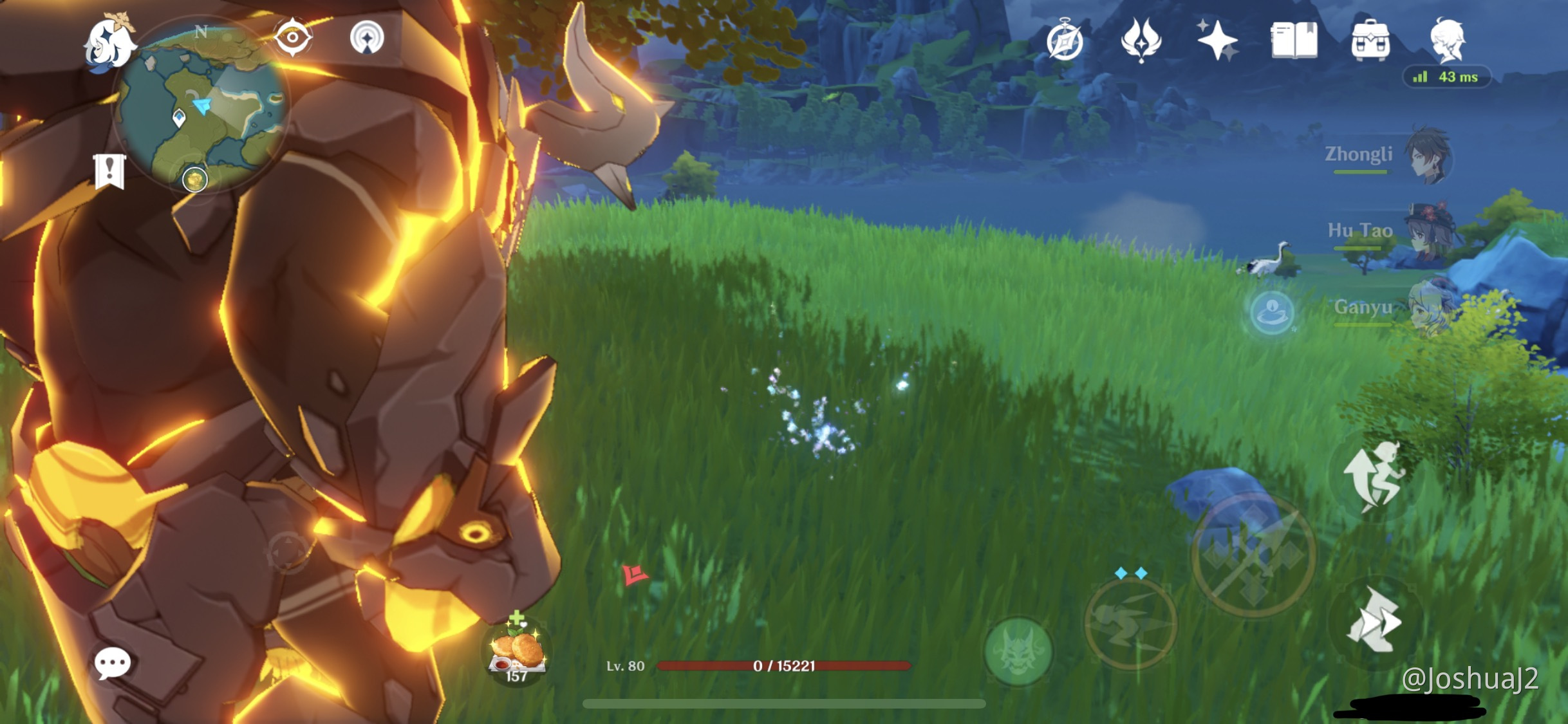Open the Wish star icon
Viewport: 1568px width, 724px height.
tap(1217, 40)
